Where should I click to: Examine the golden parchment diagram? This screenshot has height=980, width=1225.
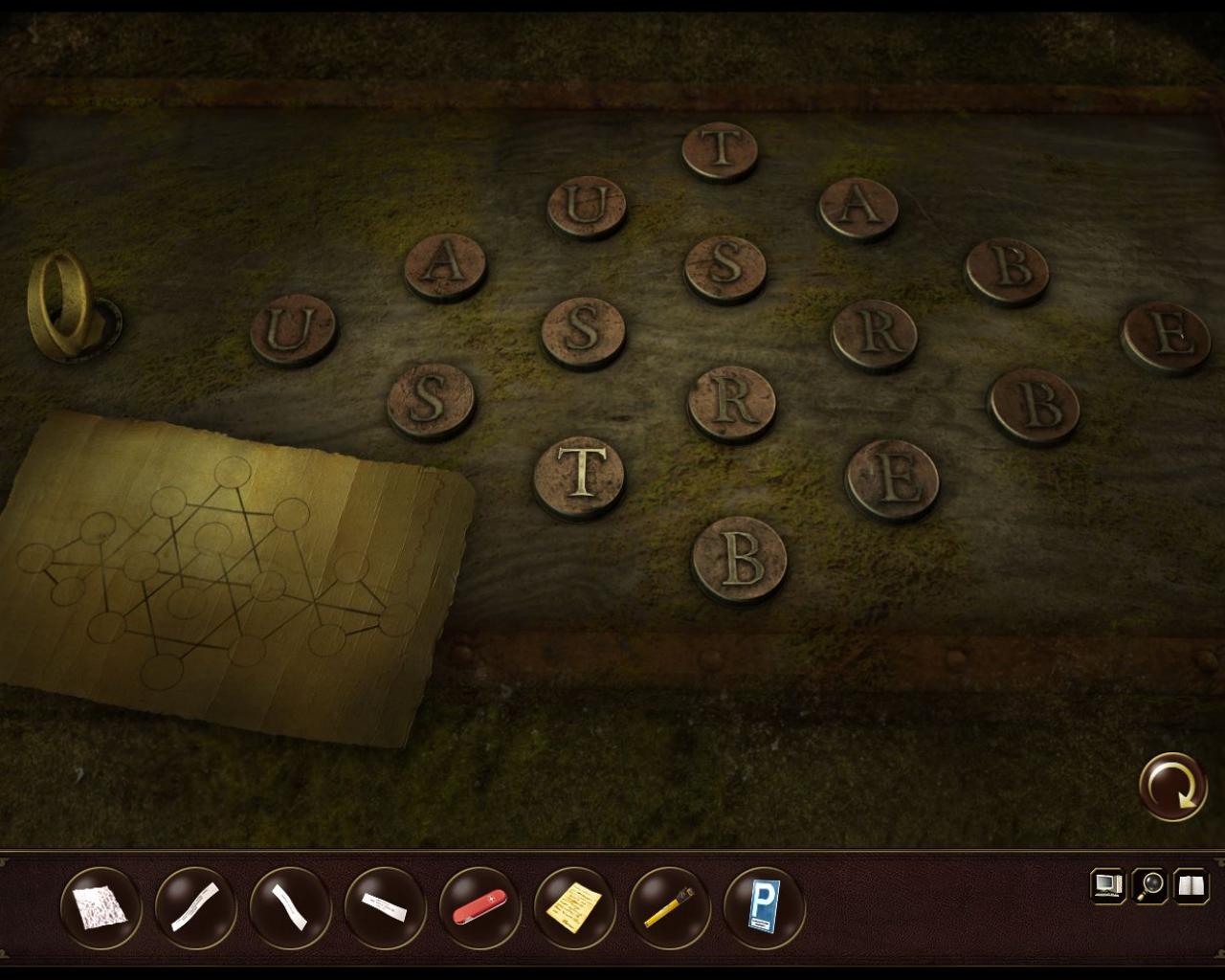coord(220,574)
